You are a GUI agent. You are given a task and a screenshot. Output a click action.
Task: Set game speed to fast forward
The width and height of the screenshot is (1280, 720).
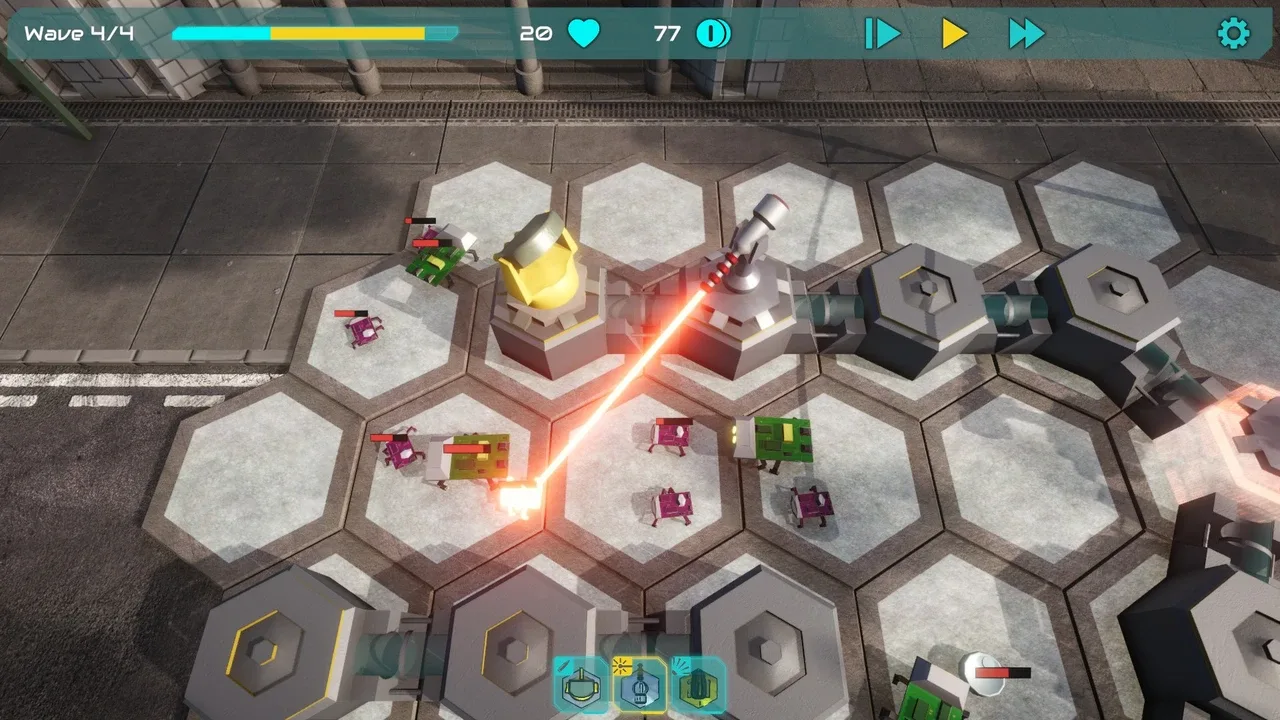coord(1026,34)
